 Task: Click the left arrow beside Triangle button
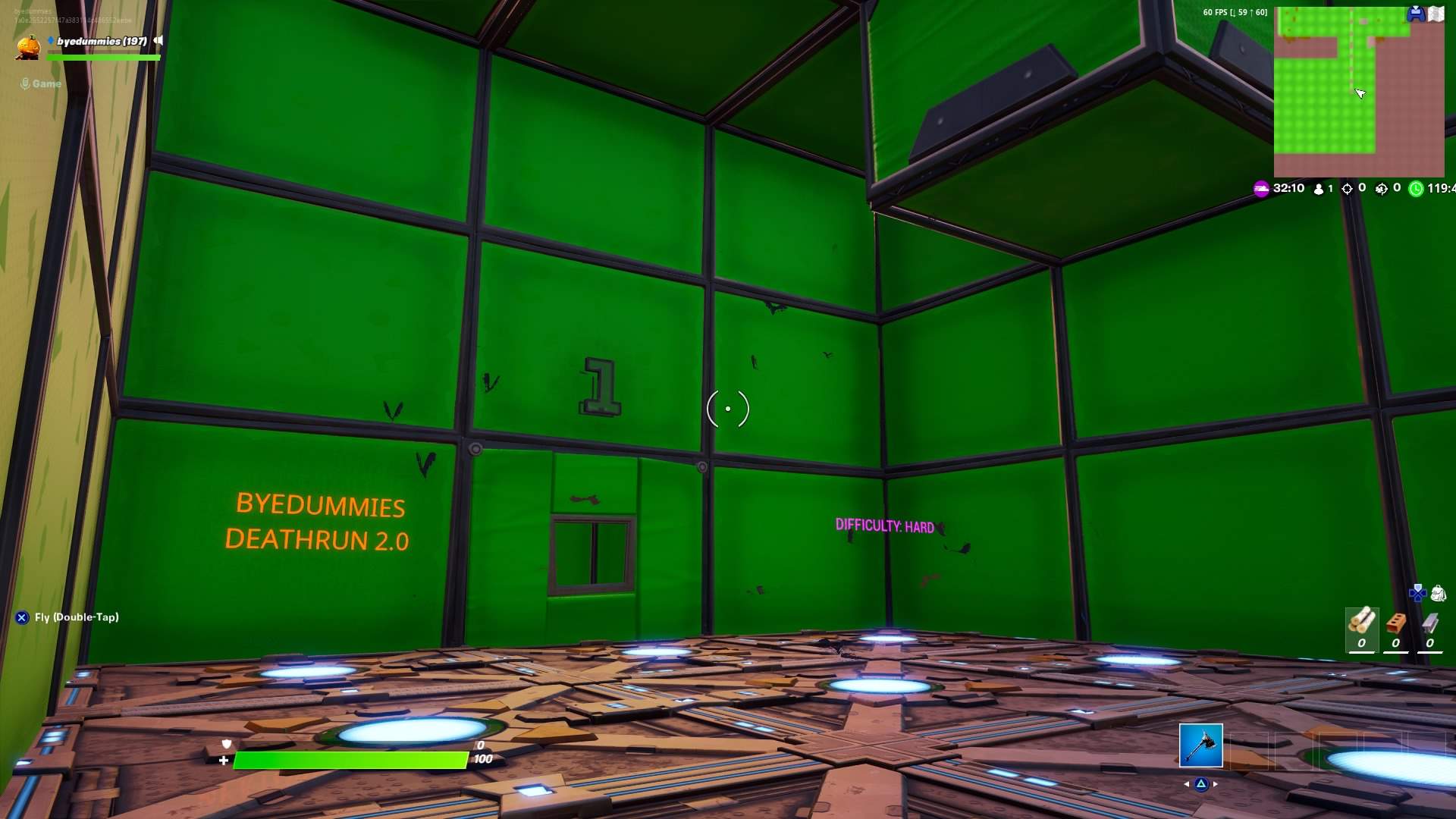[x=1188, y=783]
